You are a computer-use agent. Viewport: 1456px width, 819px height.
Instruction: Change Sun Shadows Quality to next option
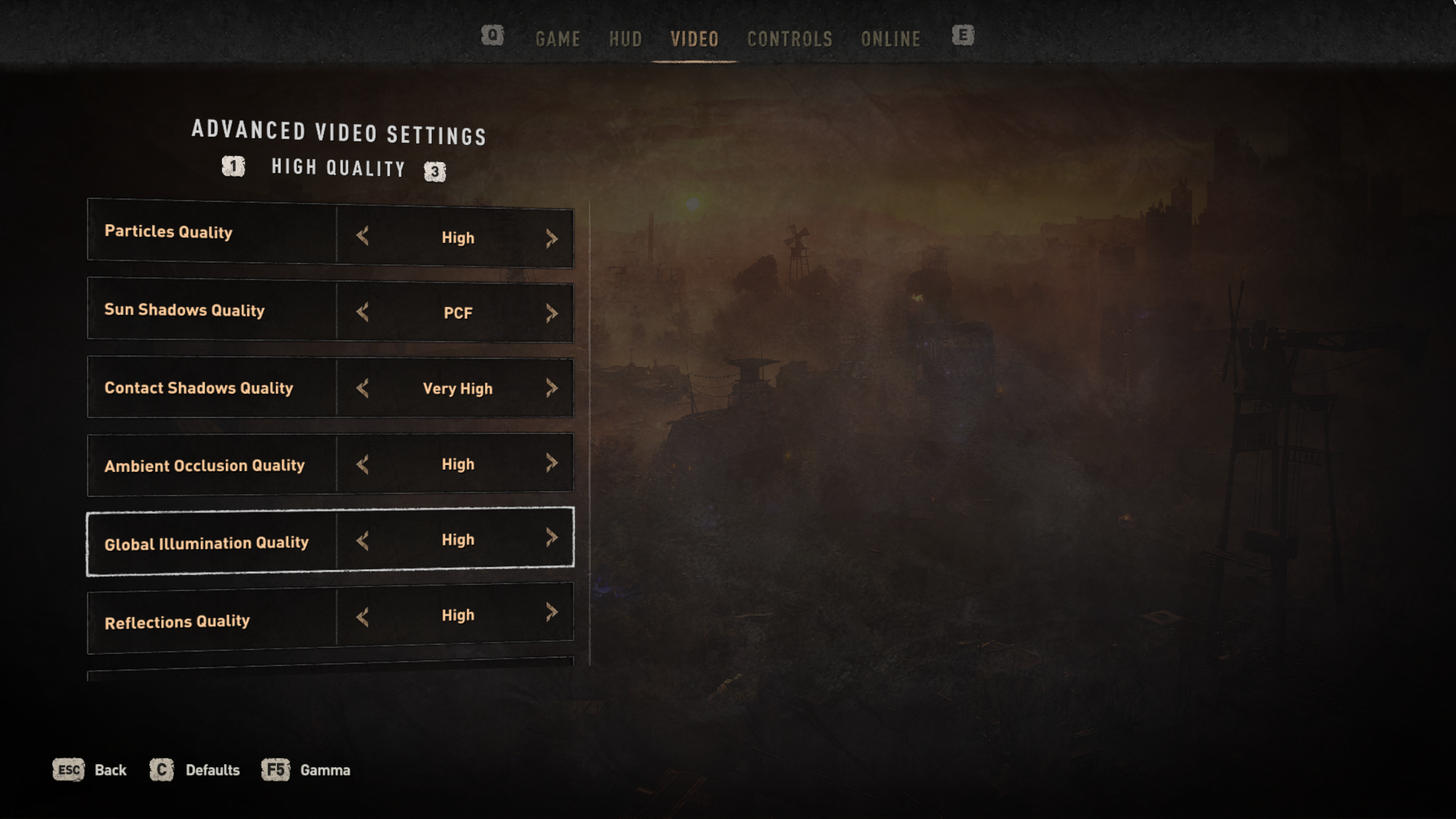(x=552, y=312)
